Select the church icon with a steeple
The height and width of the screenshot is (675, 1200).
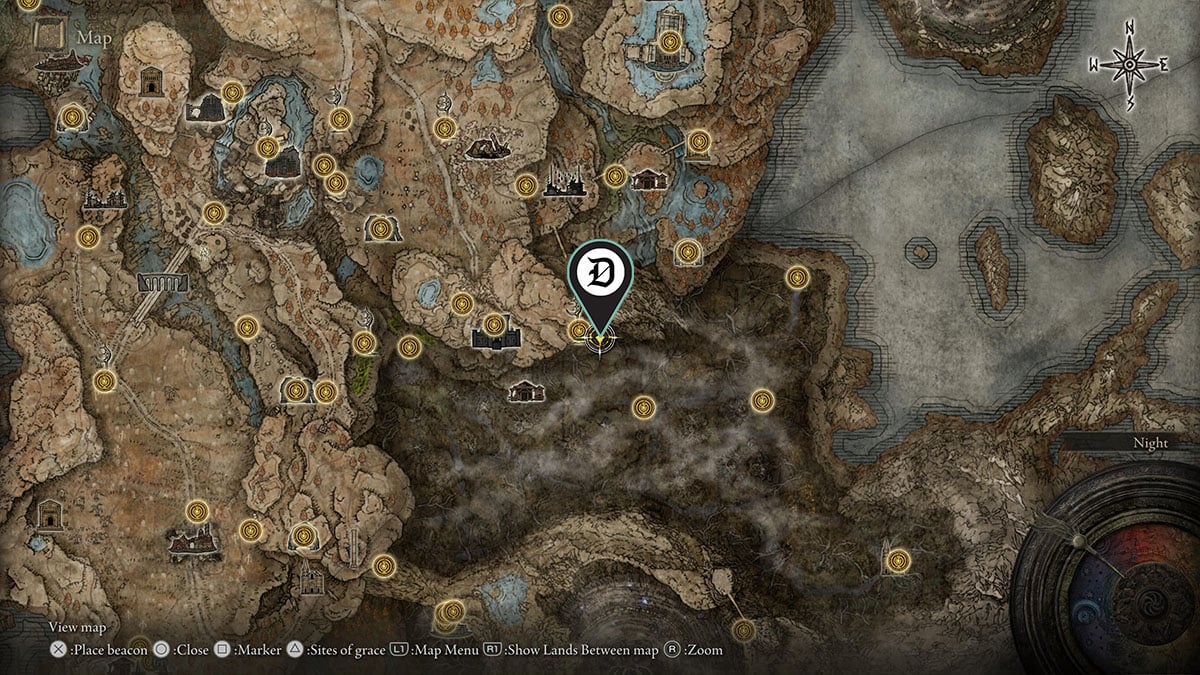pos(311,579)
